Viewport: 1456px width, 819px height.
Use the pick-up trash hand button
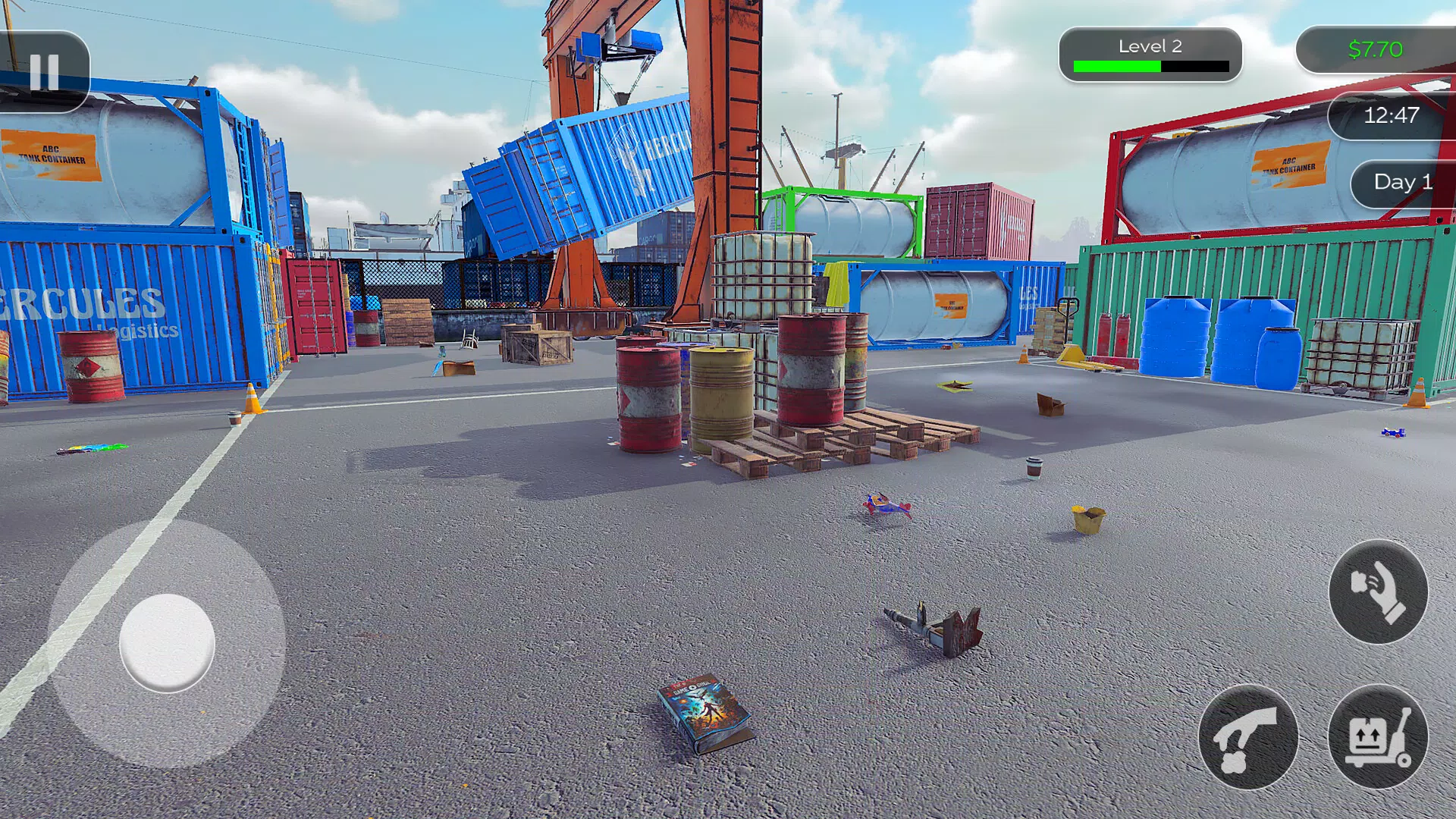(x=1248, y=738)
